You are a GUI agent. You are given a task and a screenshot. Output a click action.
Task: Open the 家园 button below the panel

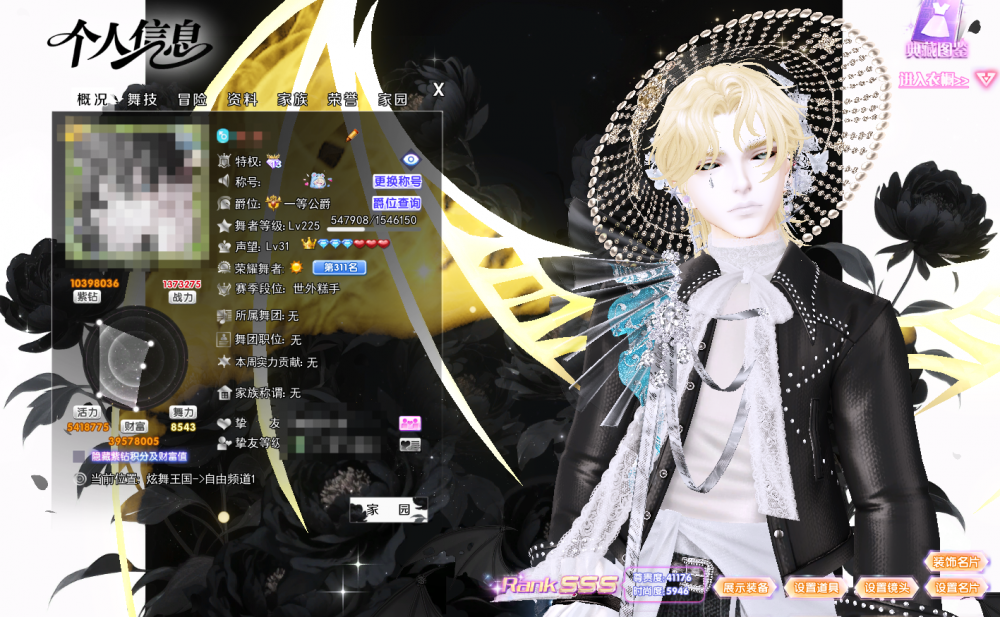point(388,510)
